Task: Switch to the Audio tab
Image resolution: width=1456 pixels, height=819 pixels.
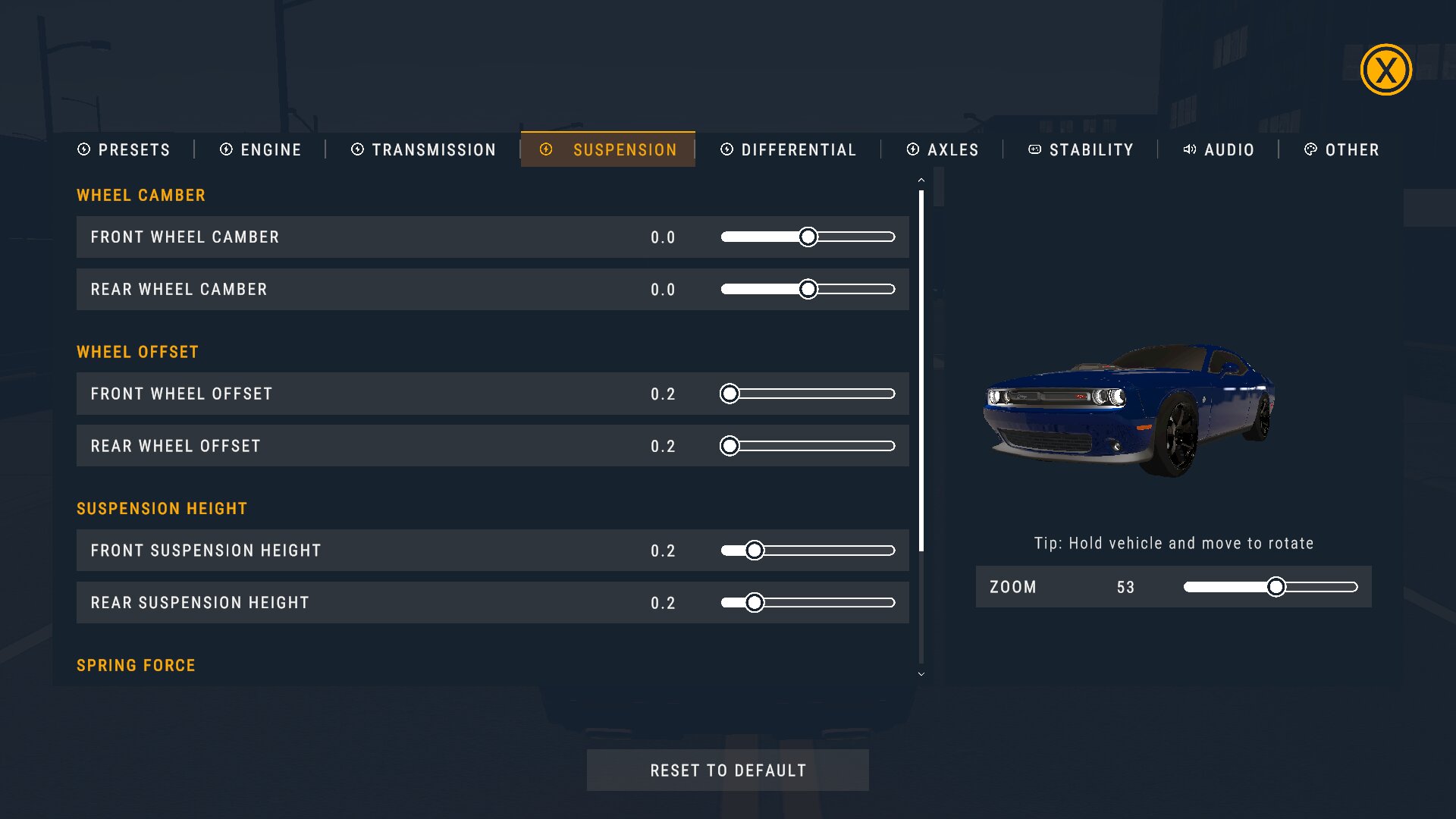Action: pos(1219,150)
